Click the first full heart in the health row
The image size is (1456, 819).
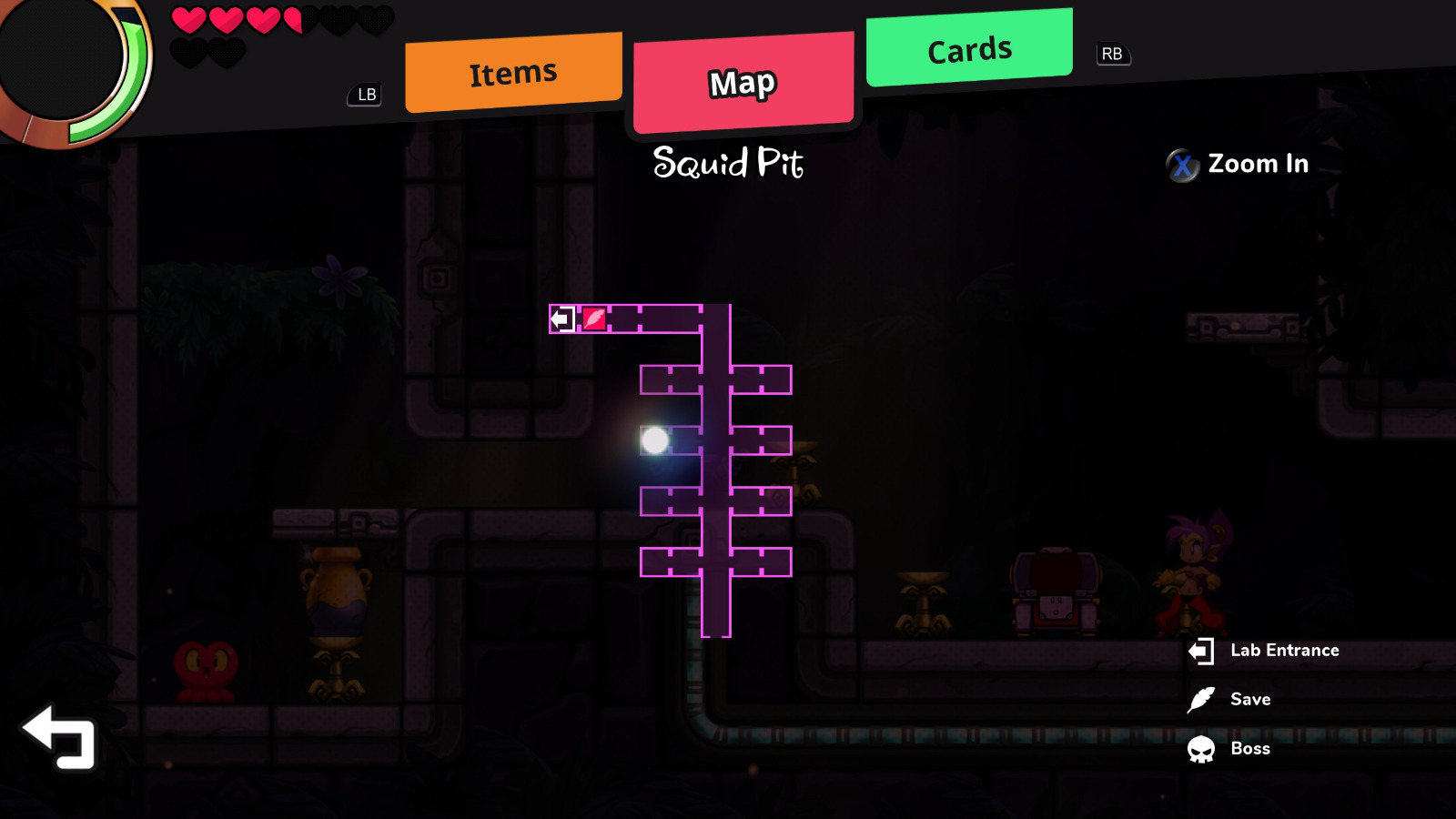(188, 18)
